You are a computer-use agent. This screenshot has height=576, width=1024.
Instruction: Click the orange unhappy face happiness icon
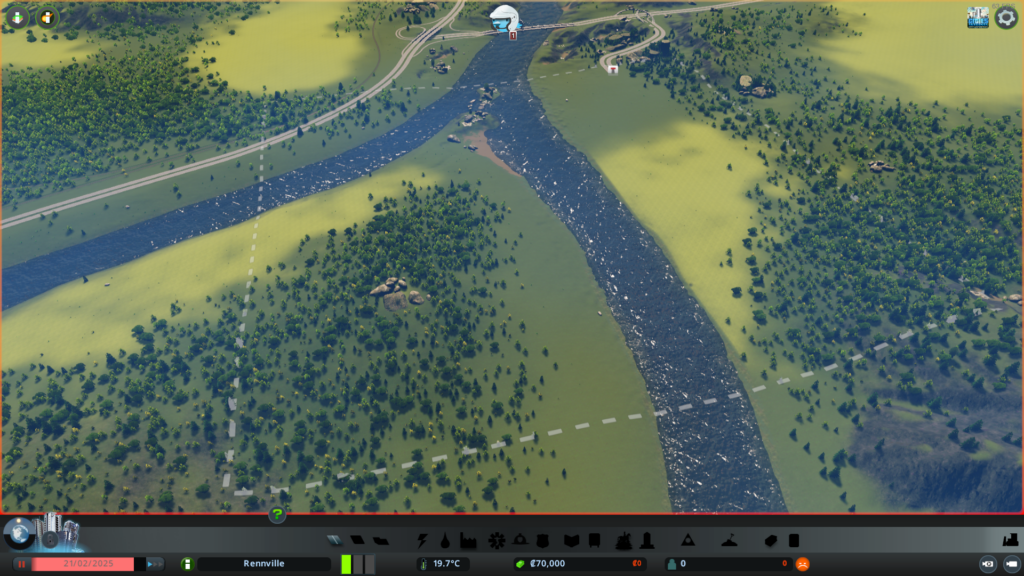pos(802,564)
